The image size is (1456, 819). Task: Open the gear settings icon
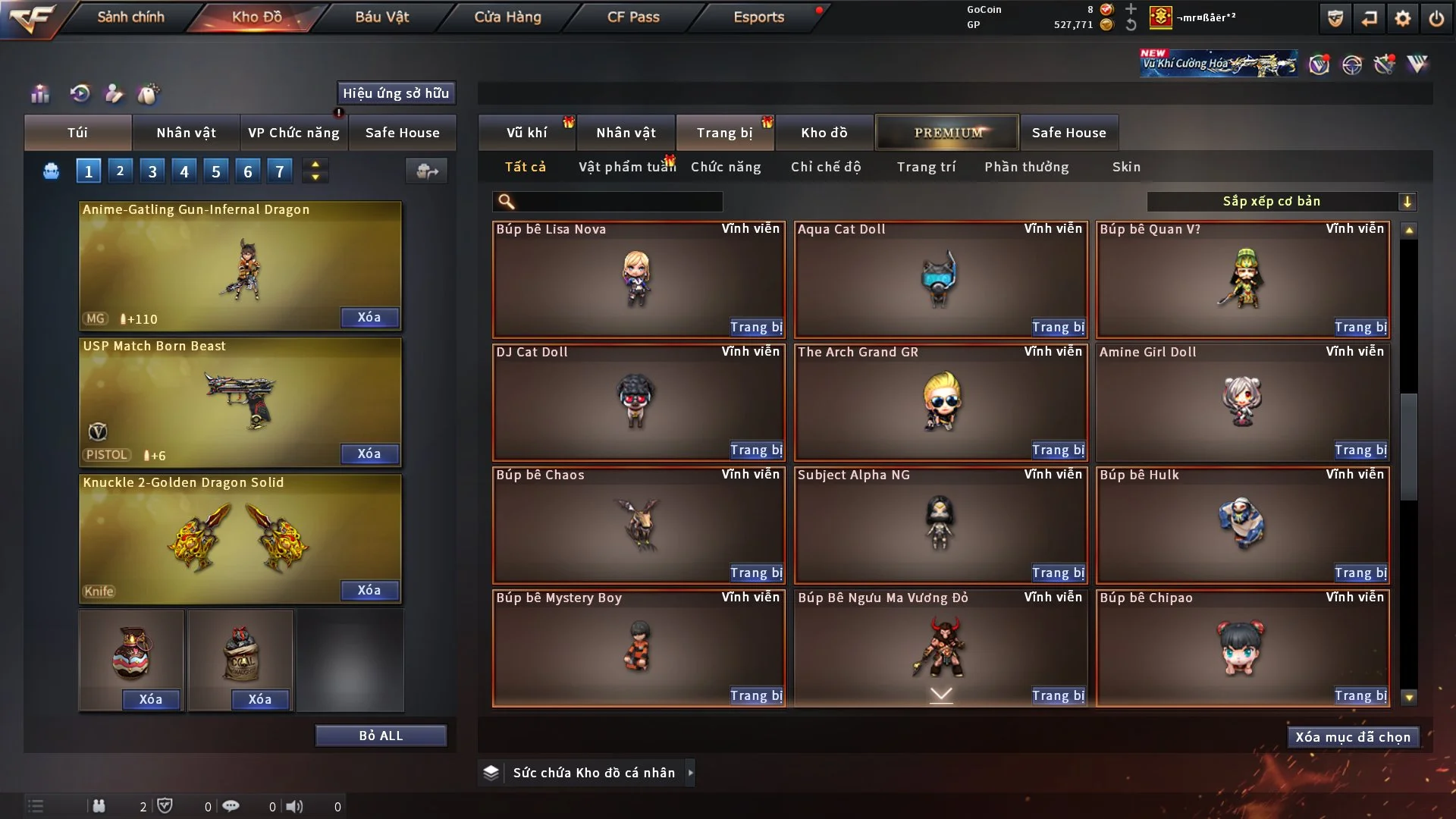coord(1403,18)
